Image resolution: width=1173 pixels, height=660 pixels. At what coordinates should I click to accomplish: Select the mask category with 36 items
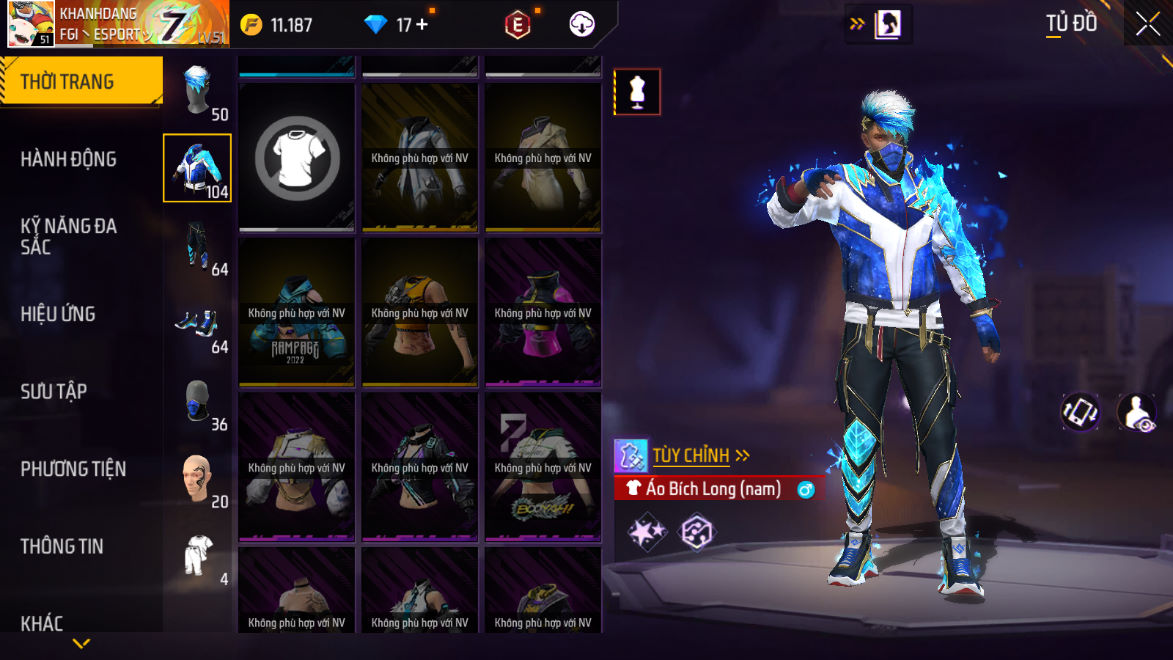coord(197,401)
